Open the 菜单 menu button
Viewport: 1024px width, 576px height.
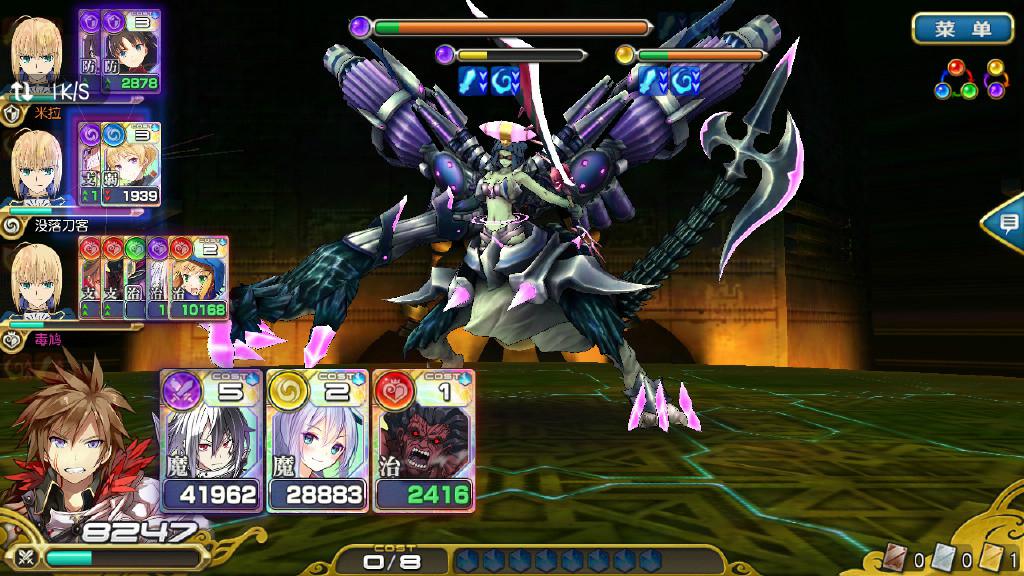[962, 29]
